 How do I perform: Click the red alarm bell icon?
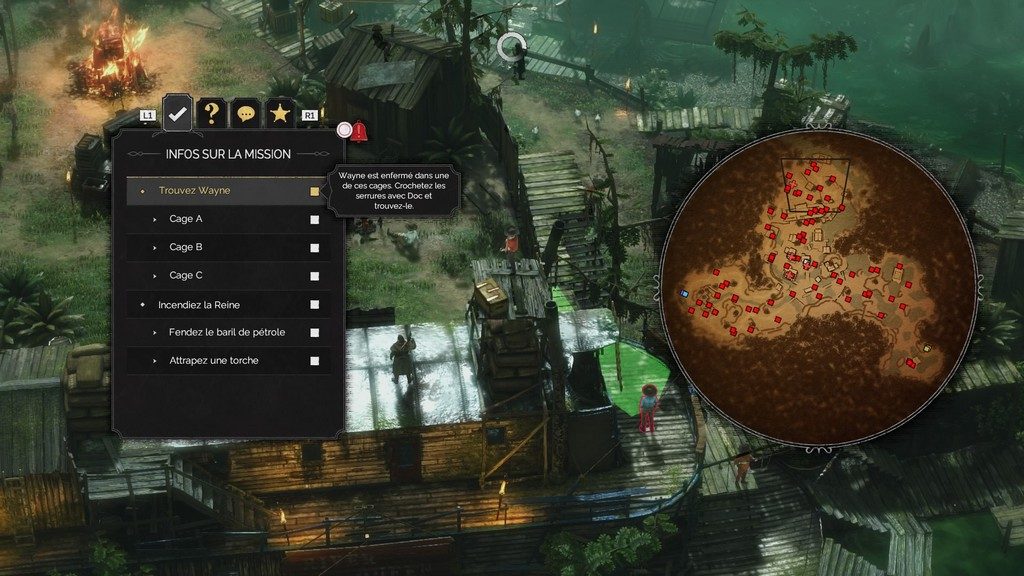[x=359, y=130]
